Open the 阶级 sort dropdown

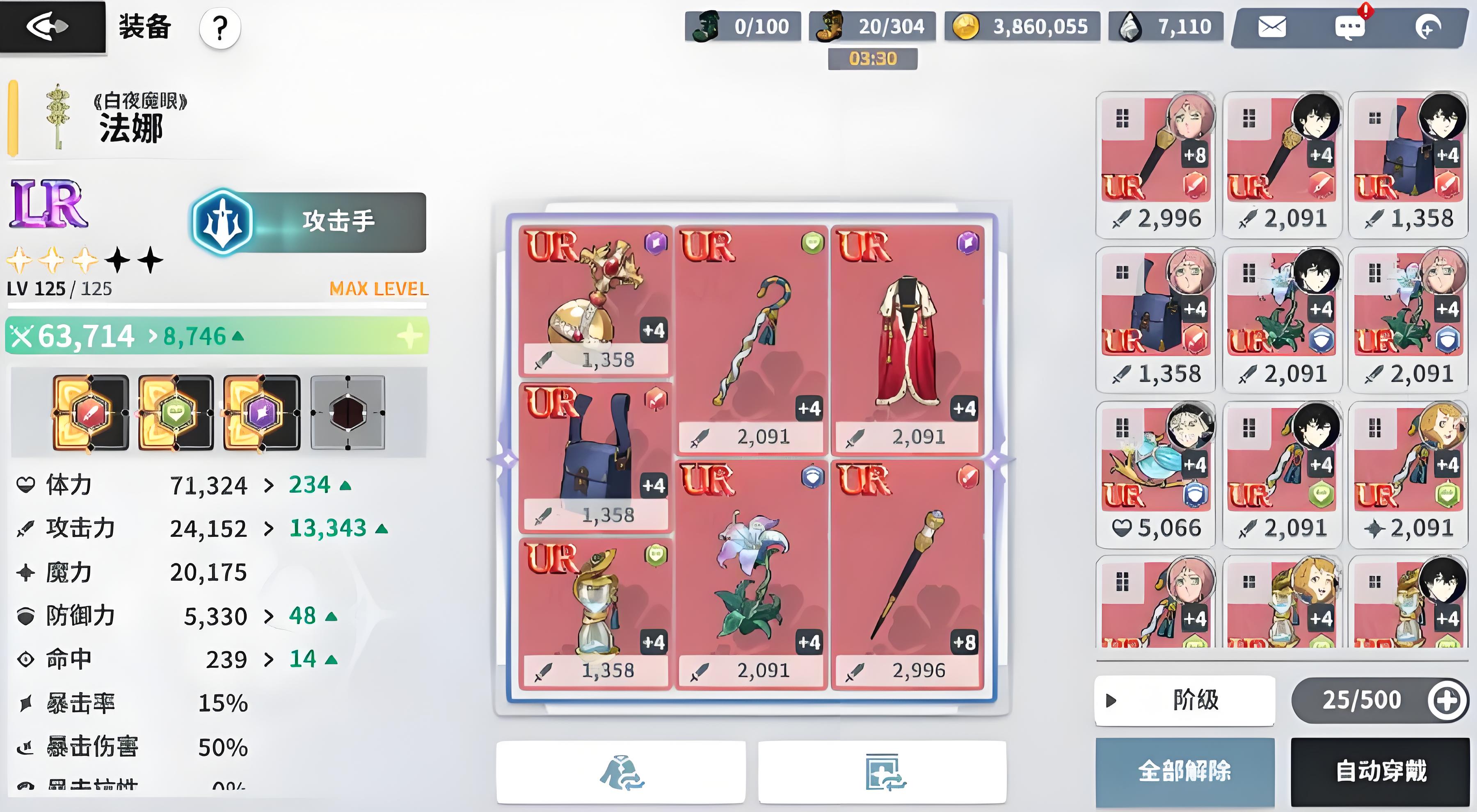click(x=1184, y=700)
